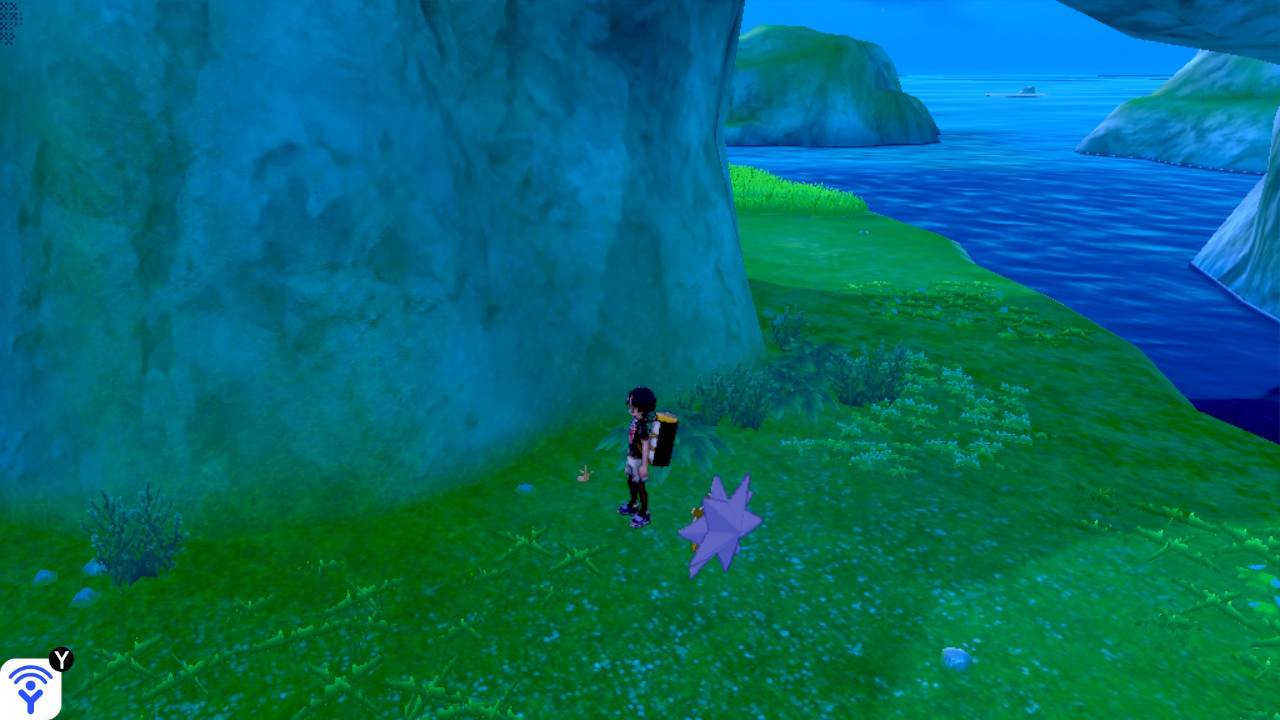Viewport: 1280px width, 720px height.
Task: Open the Y-Comm wireless icon
Action: point(30,688)
